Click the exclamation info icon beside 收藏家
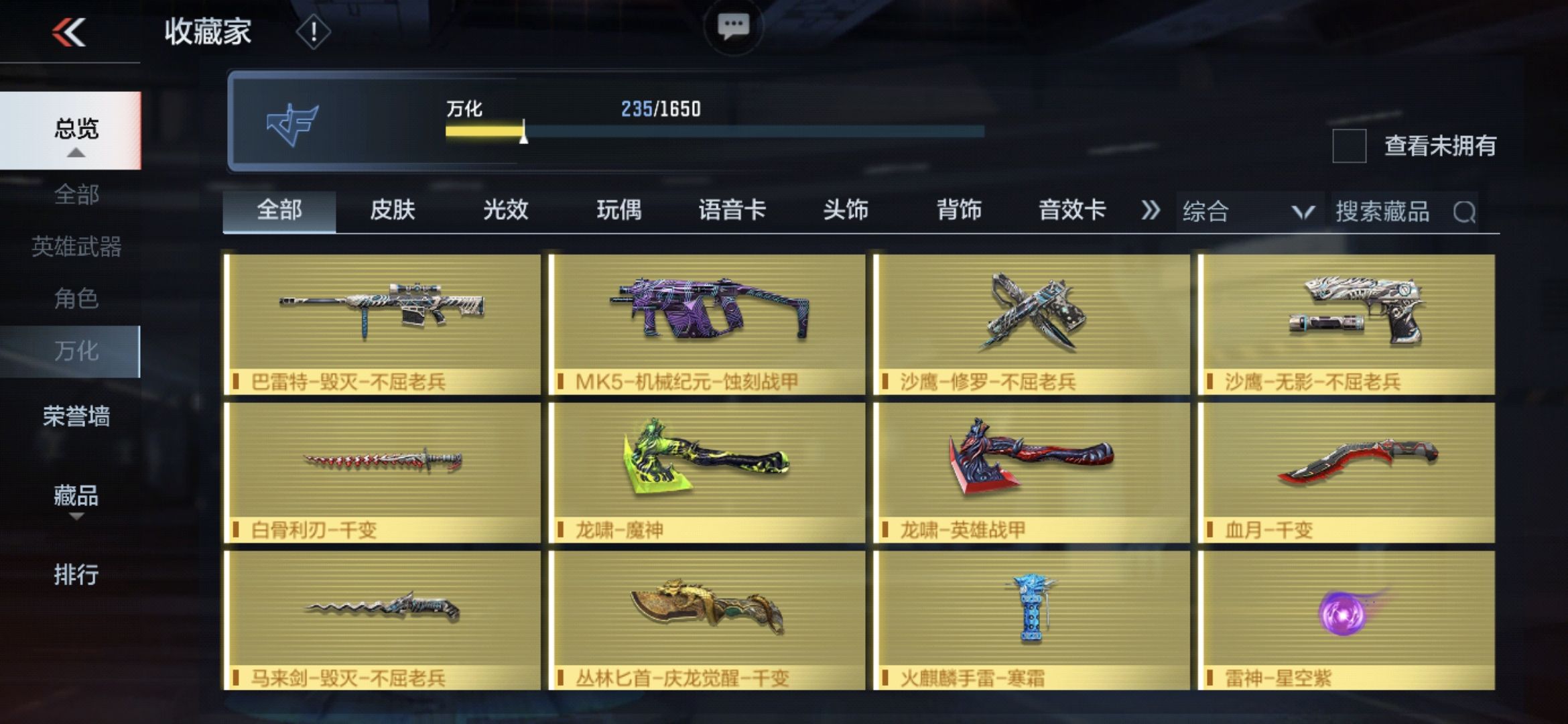 pyautogui.click(x=312, y=32)
